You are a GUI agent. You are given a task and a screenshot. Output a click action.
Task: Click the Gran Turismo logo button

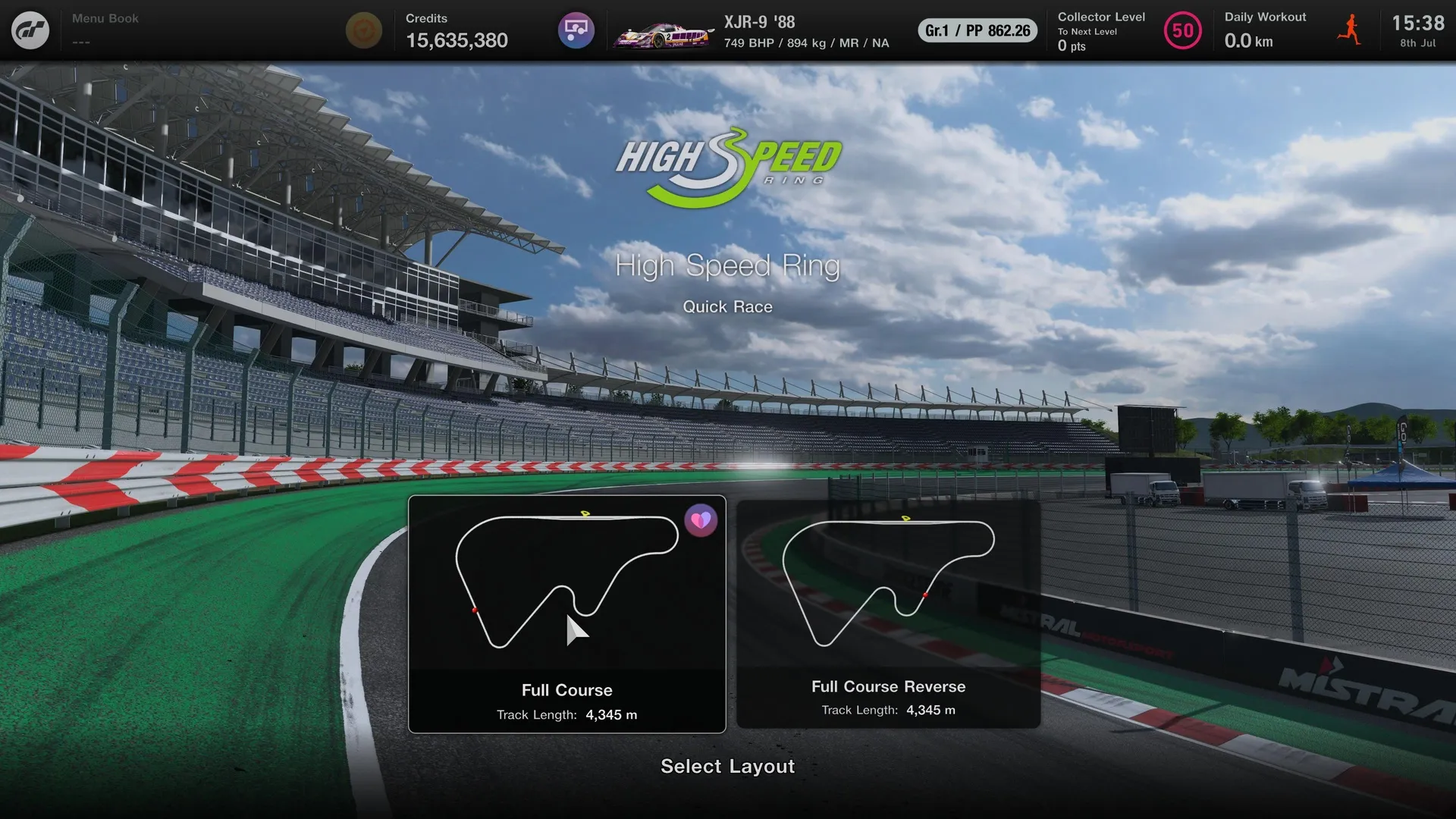click(30, 30)
